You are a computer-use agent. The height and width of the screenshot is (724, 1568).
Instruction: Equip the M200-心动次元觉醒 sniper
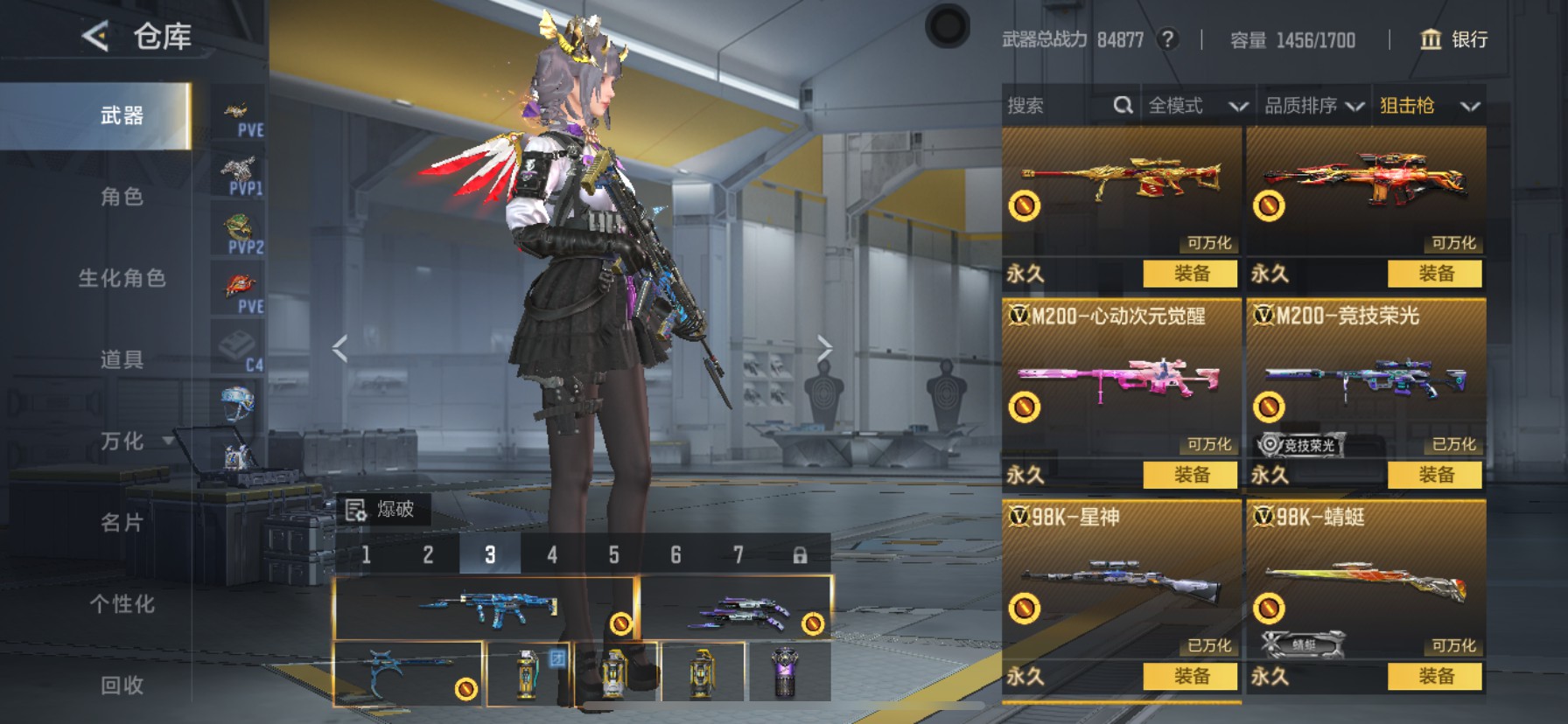pyautogui.click(x=1190, y=475)
